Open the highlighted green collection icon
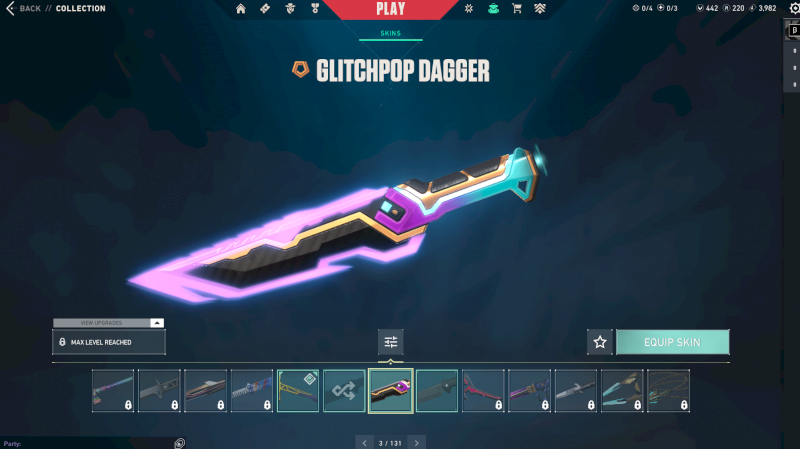 pos(493,9)
